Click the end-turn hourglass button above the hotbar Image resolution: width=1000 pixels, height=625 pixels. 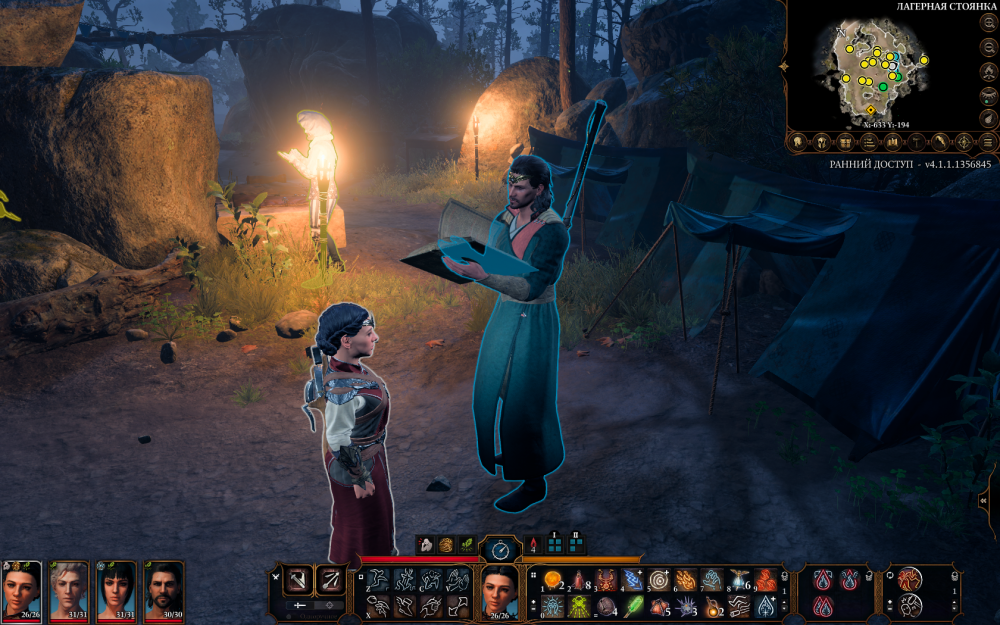(500, 549)
